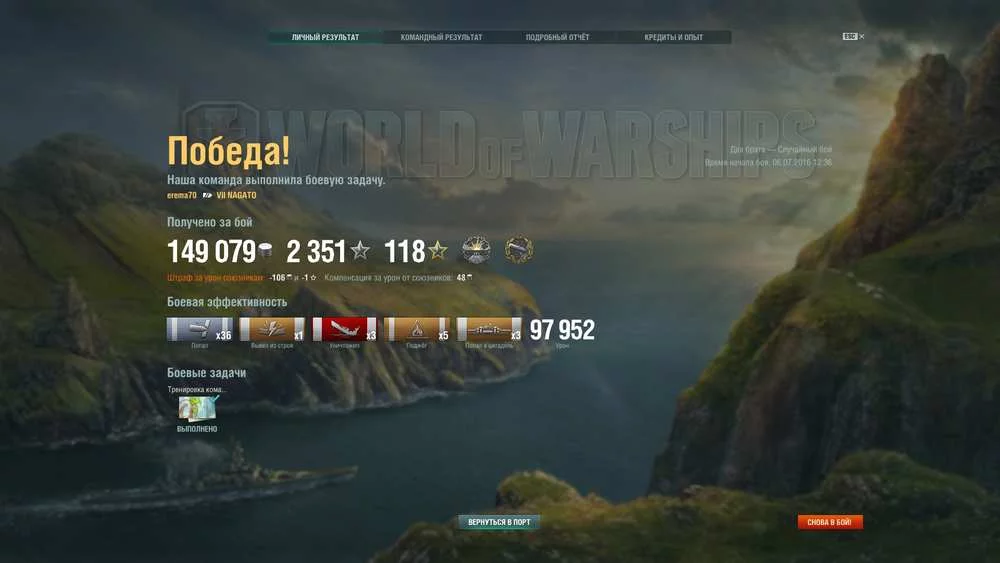Select the second round achievement medal
The image size is (1000, 563).
point(518,250)
